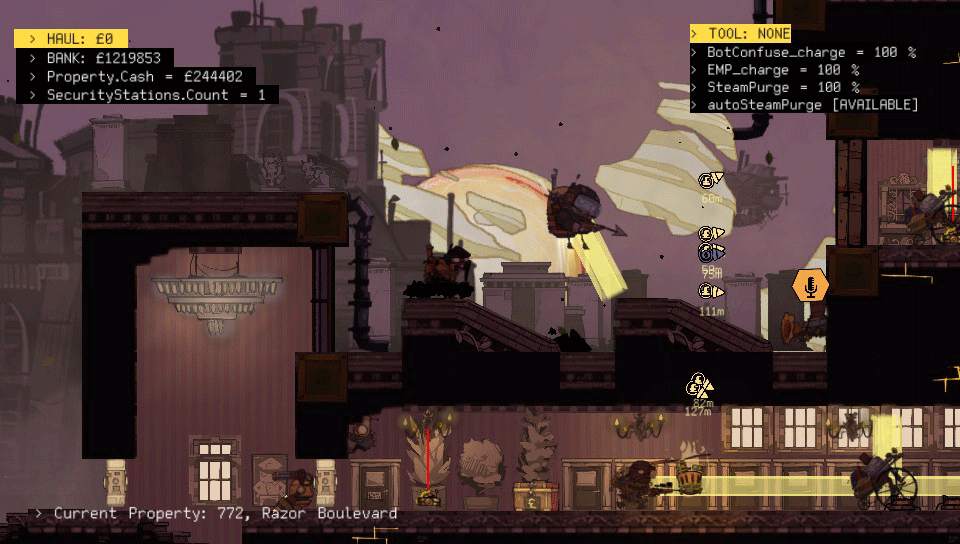
Task: Click the orange microphone hexagon icon
Action: tap(810, 285)
